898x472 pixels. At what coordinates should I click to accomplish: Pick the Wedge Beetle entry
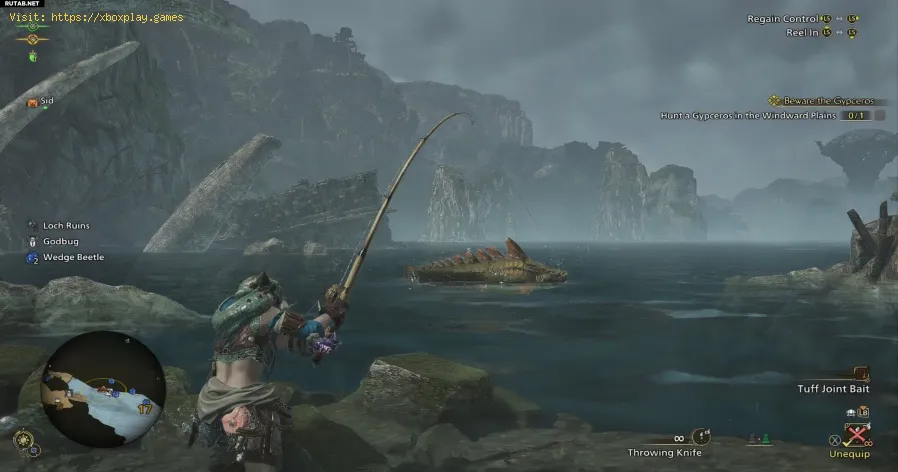point(73,257)
